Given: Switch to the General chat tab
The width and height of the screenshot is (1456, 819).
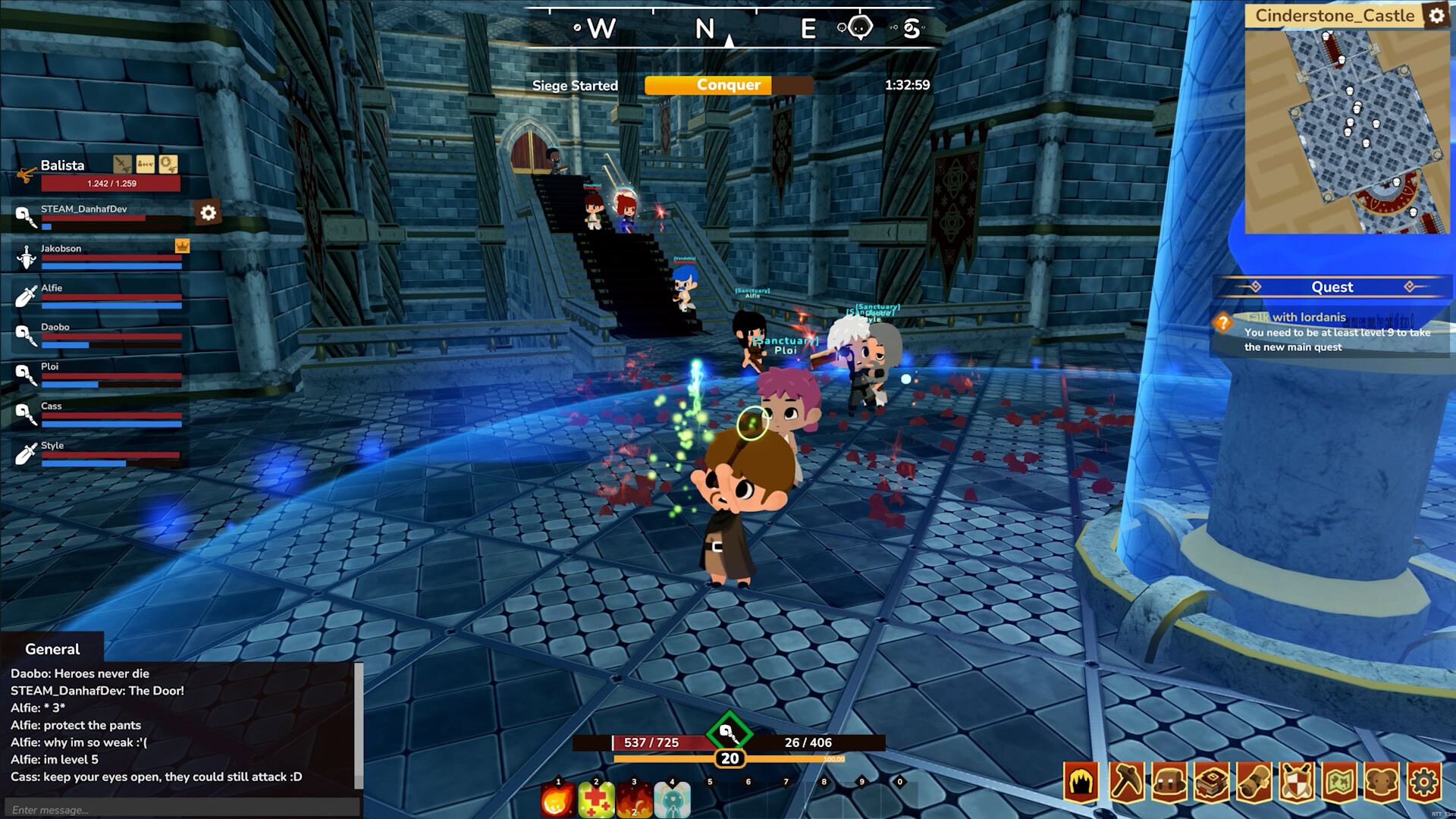Looking at the screenshot, I should (x=52, y=649).
